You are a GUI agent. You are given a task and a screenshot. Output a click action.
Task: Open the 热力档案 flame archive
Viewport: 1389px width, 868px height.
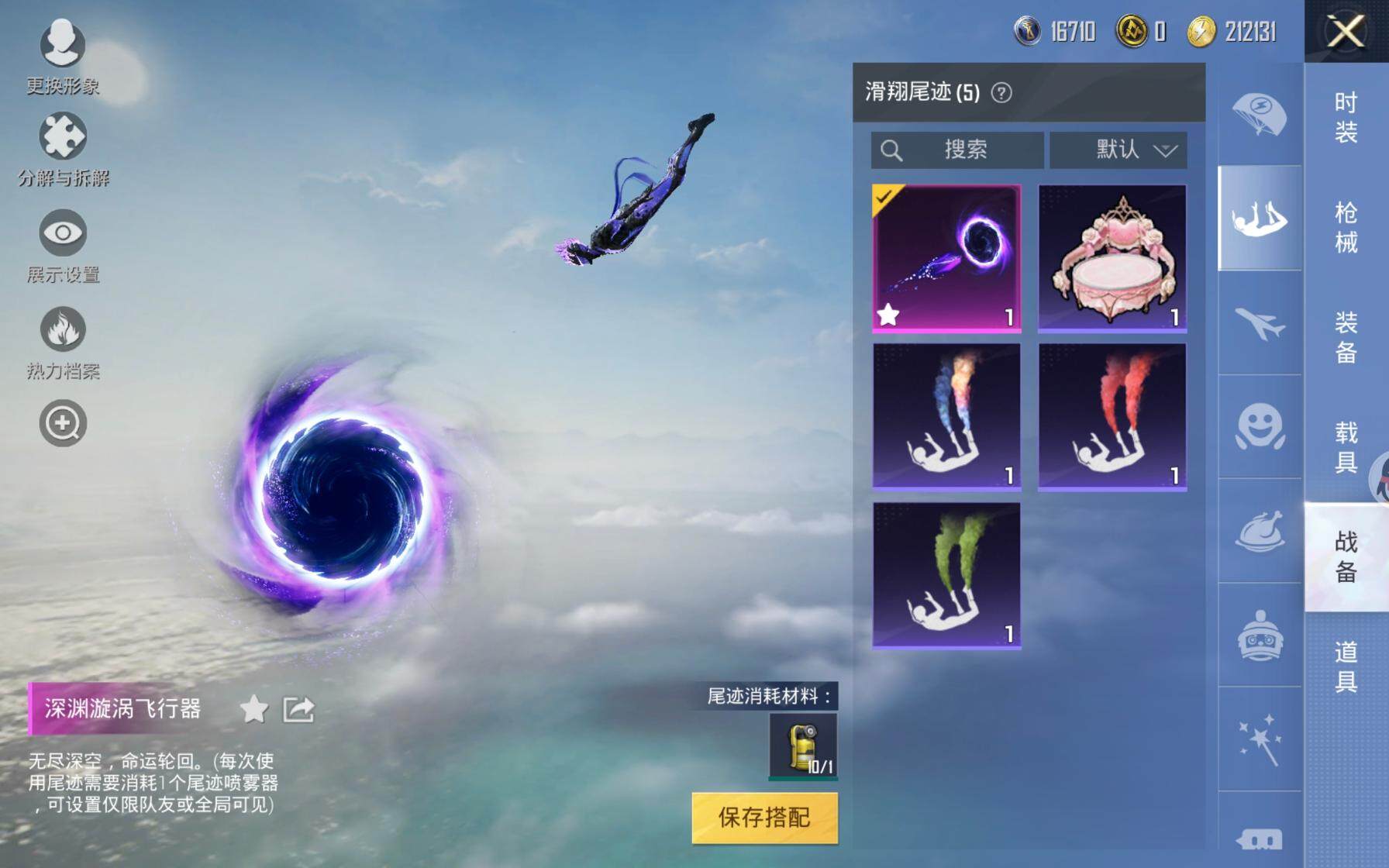pyautogui.click(x=63, y=343)
